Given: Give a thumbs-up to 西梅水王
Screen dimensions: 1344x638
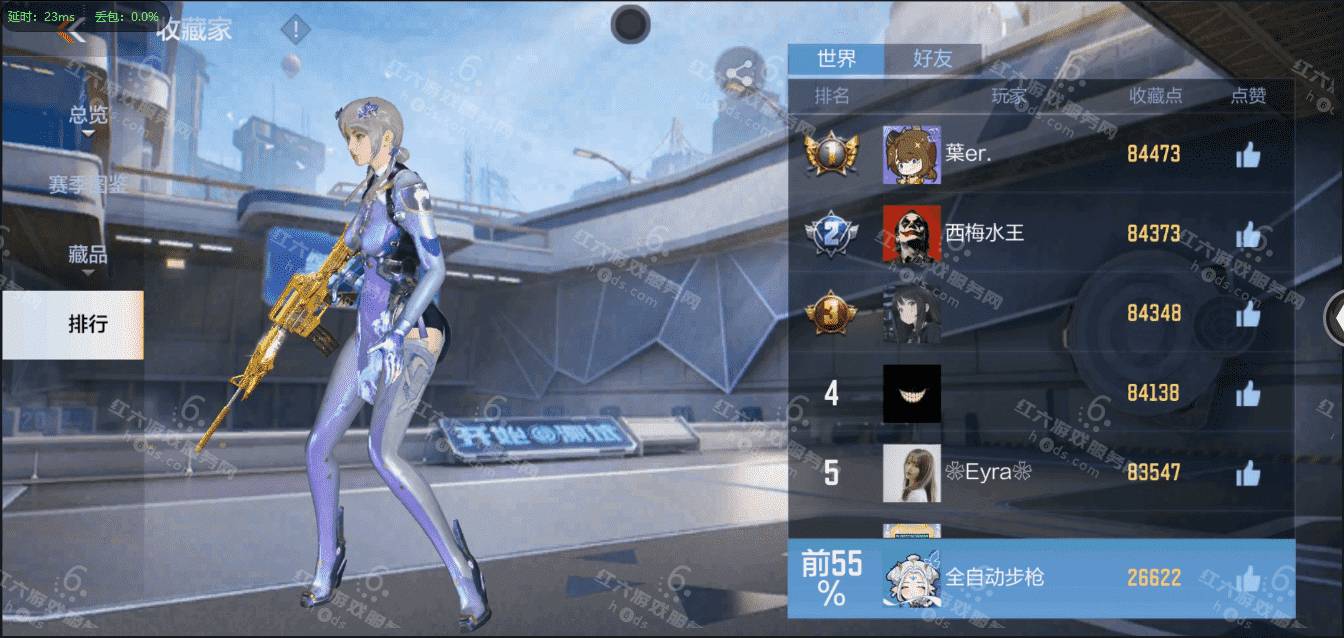Looking at the screenshot, I should pos(1247,235).
